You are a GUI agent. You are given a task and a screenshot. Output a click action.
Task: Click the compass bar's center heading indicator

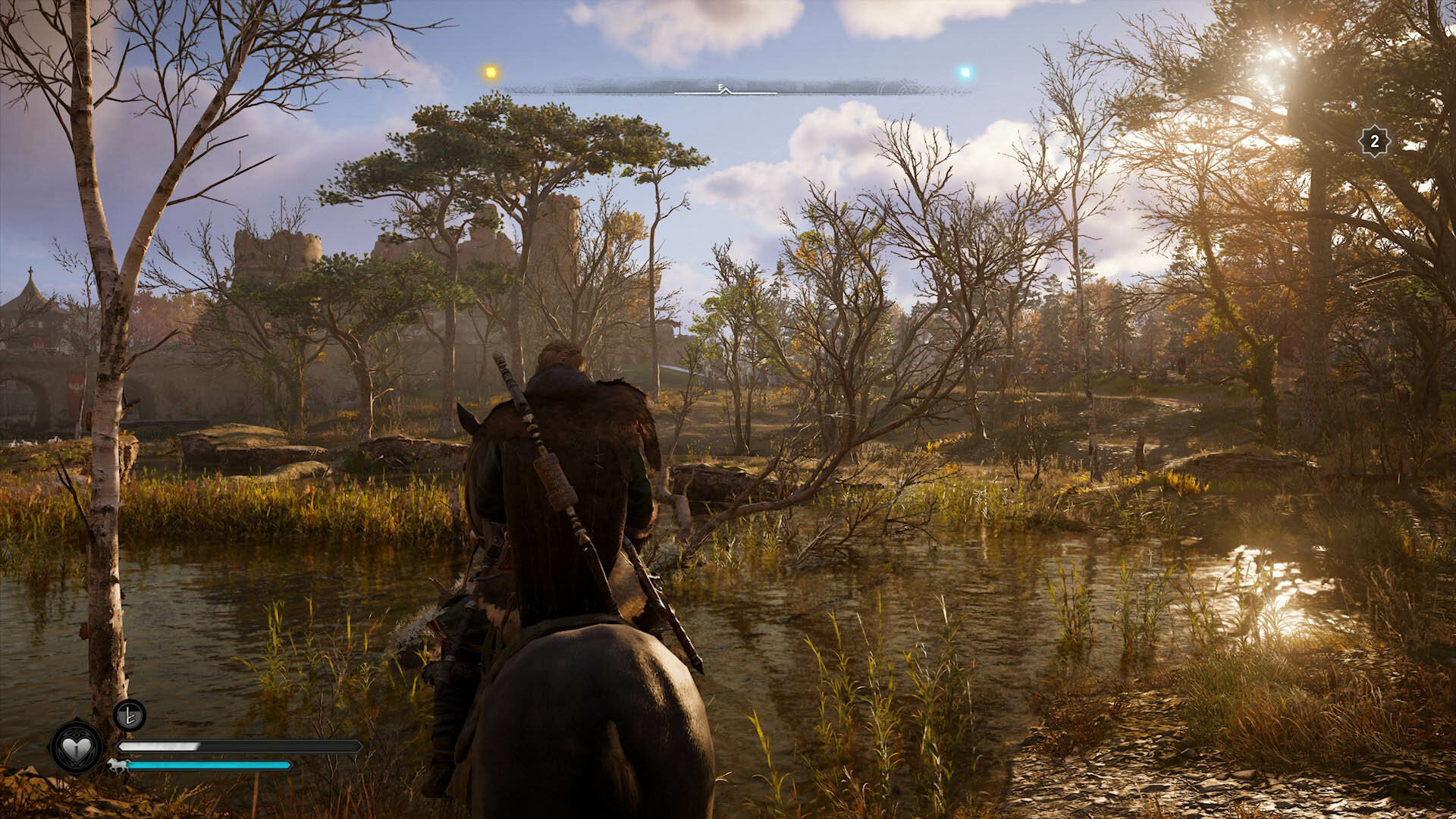point(724,89)
